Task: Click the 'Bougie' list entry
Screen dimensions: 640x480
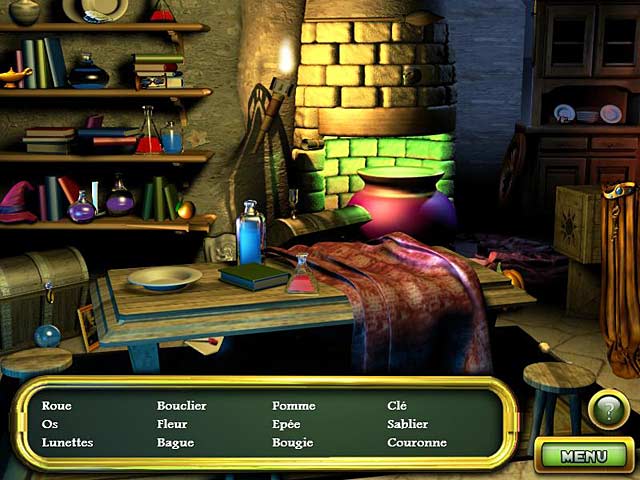Action: (292, 442)
